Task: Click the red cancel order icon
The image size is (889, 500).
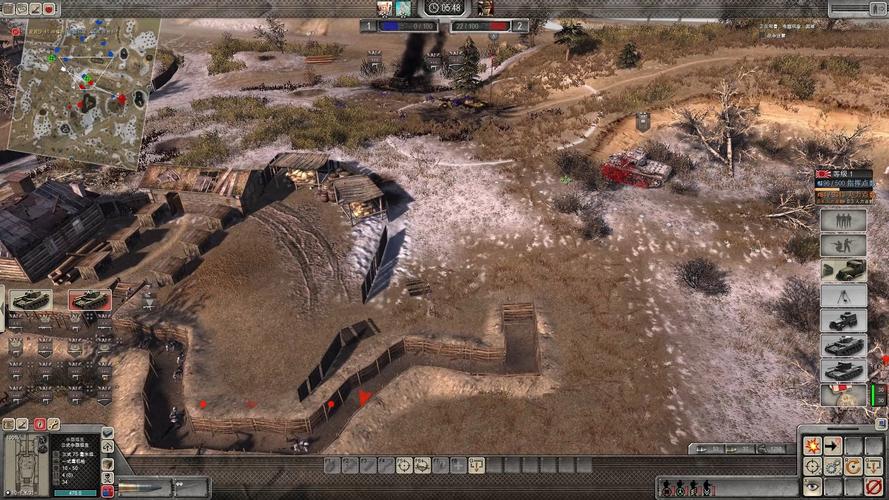Action: click(873, 486)
